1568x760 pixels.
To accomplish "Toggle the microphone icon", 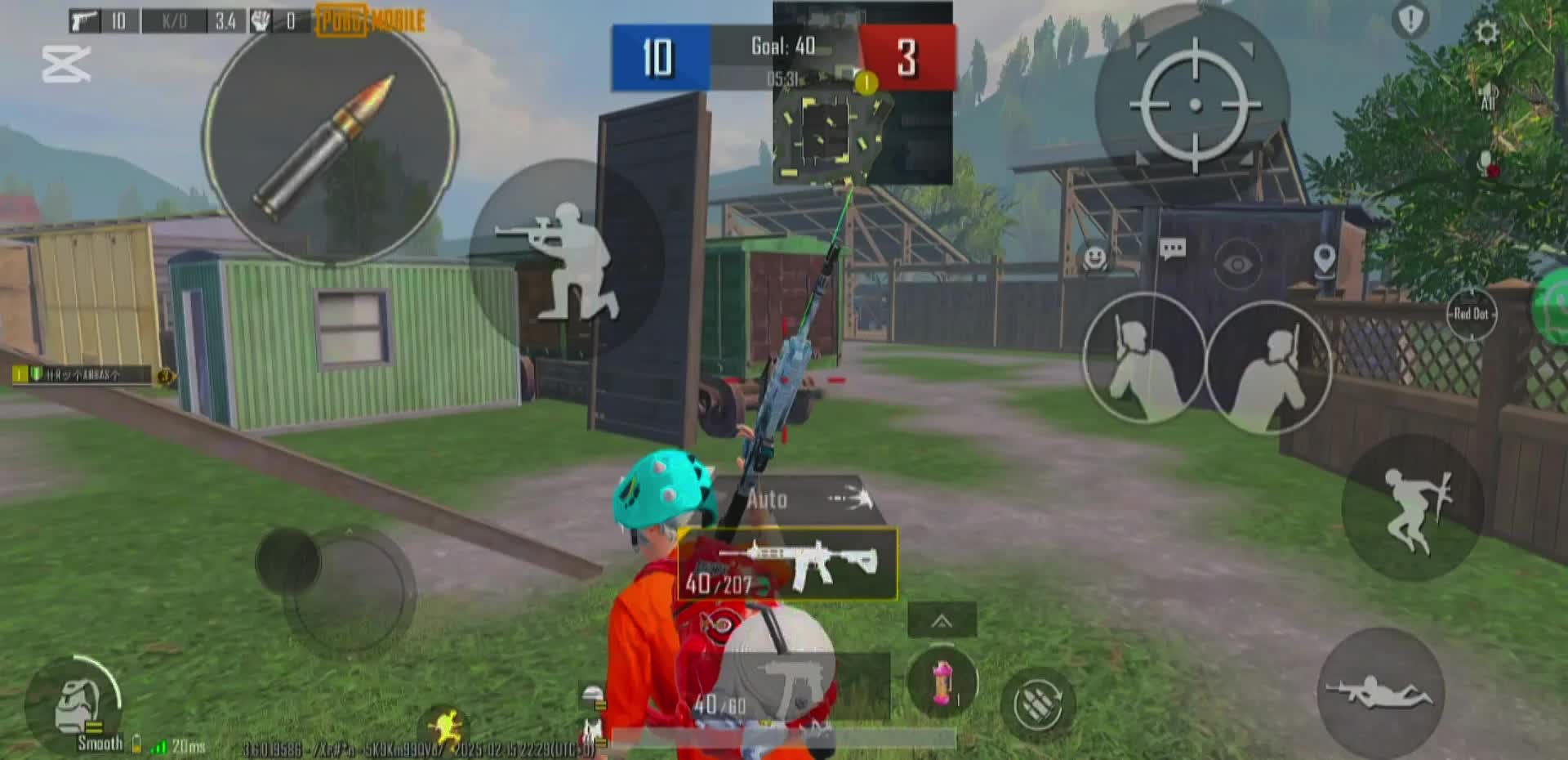I will point(1486,163).
